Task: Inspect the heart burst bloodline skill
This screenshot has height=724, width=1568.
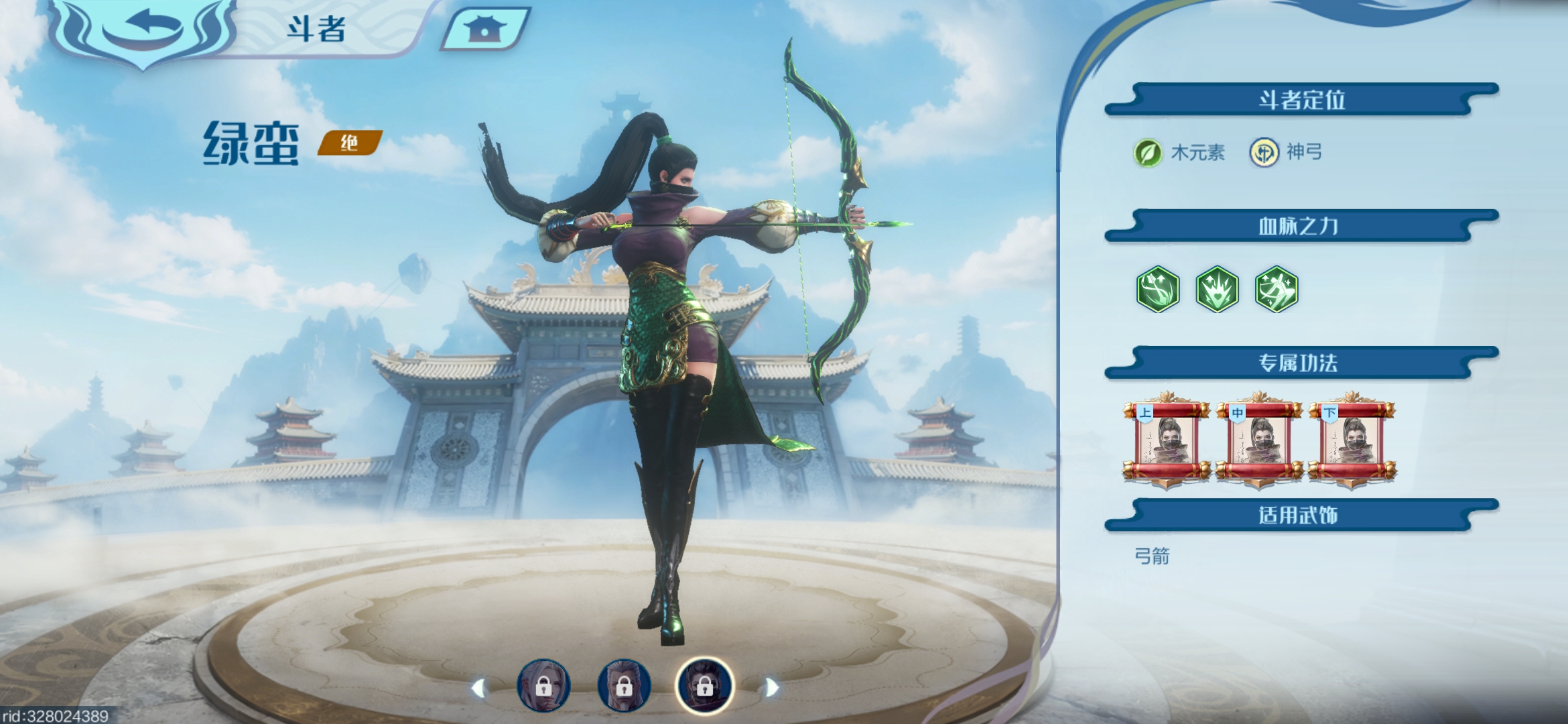Action: pyautogui.click(x=1217, y=290)
